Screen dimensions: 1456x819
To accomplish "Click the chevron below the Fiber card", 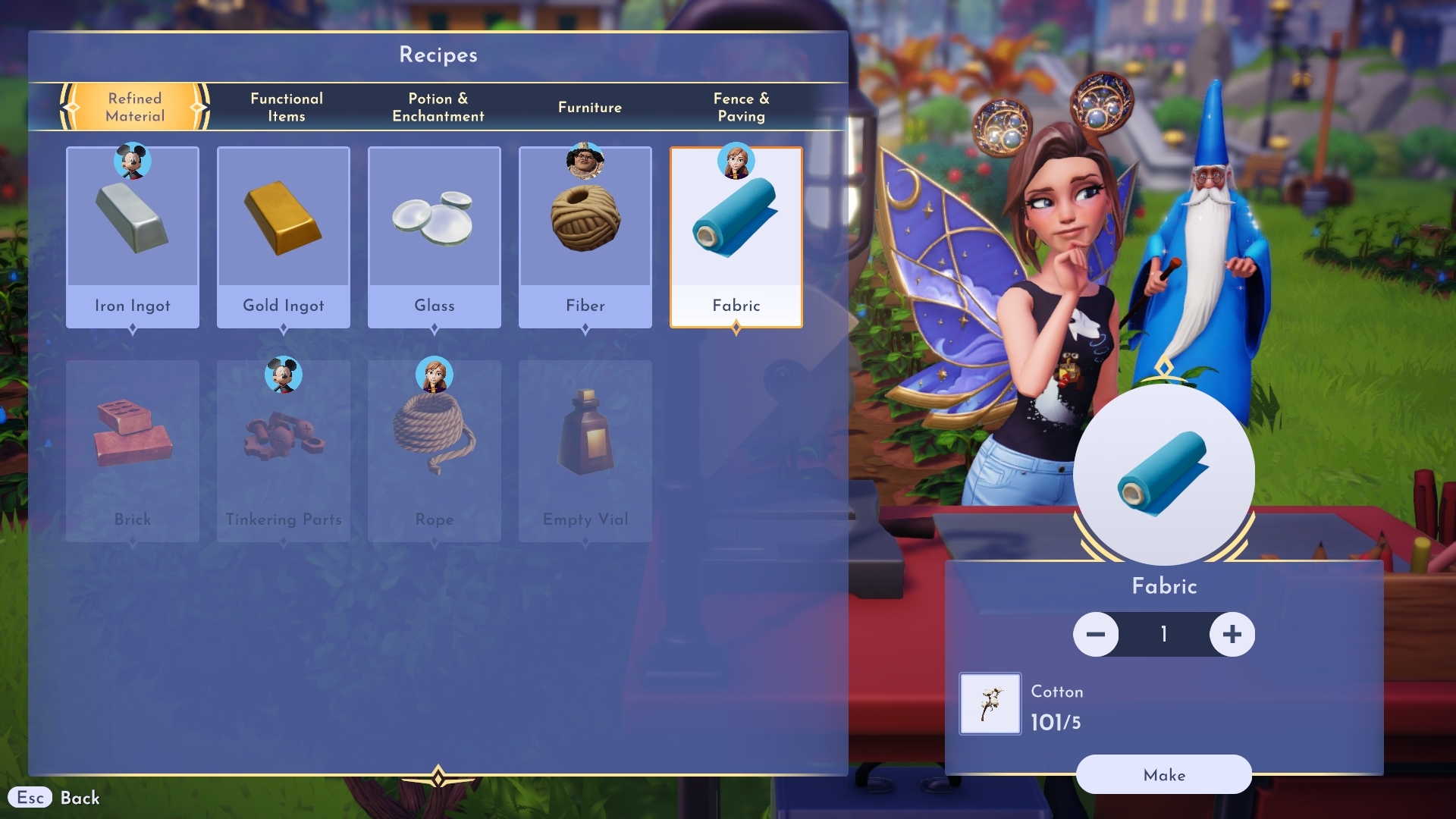I will (585, 327).
